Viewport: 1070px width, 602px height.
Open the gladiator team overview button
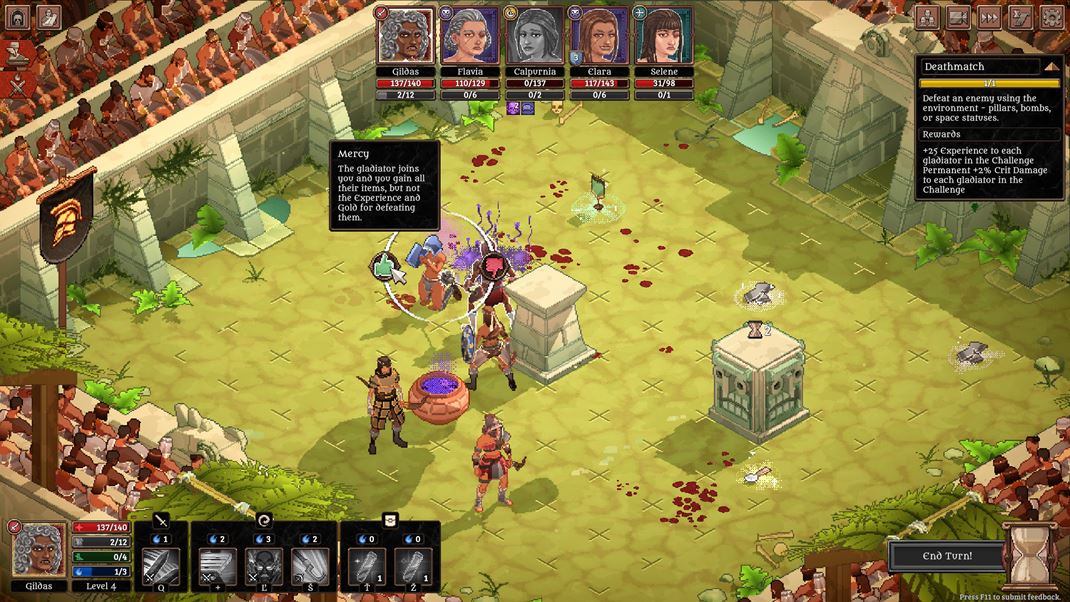click(x=927, y=17)
